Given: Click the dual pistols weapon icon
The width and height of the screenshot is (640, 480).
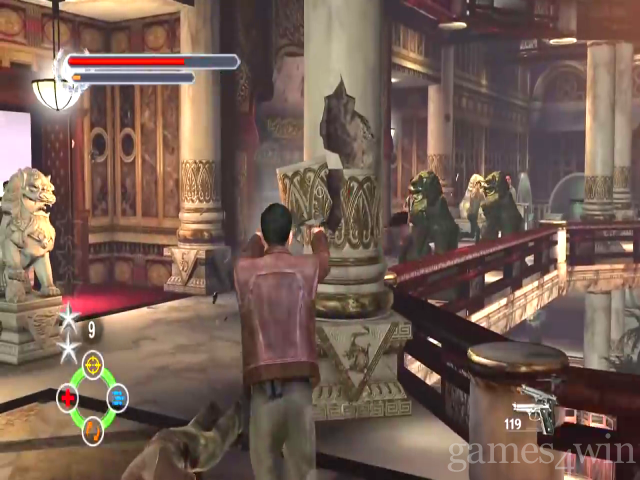Looking at the screenshot, I should [534, 408].
